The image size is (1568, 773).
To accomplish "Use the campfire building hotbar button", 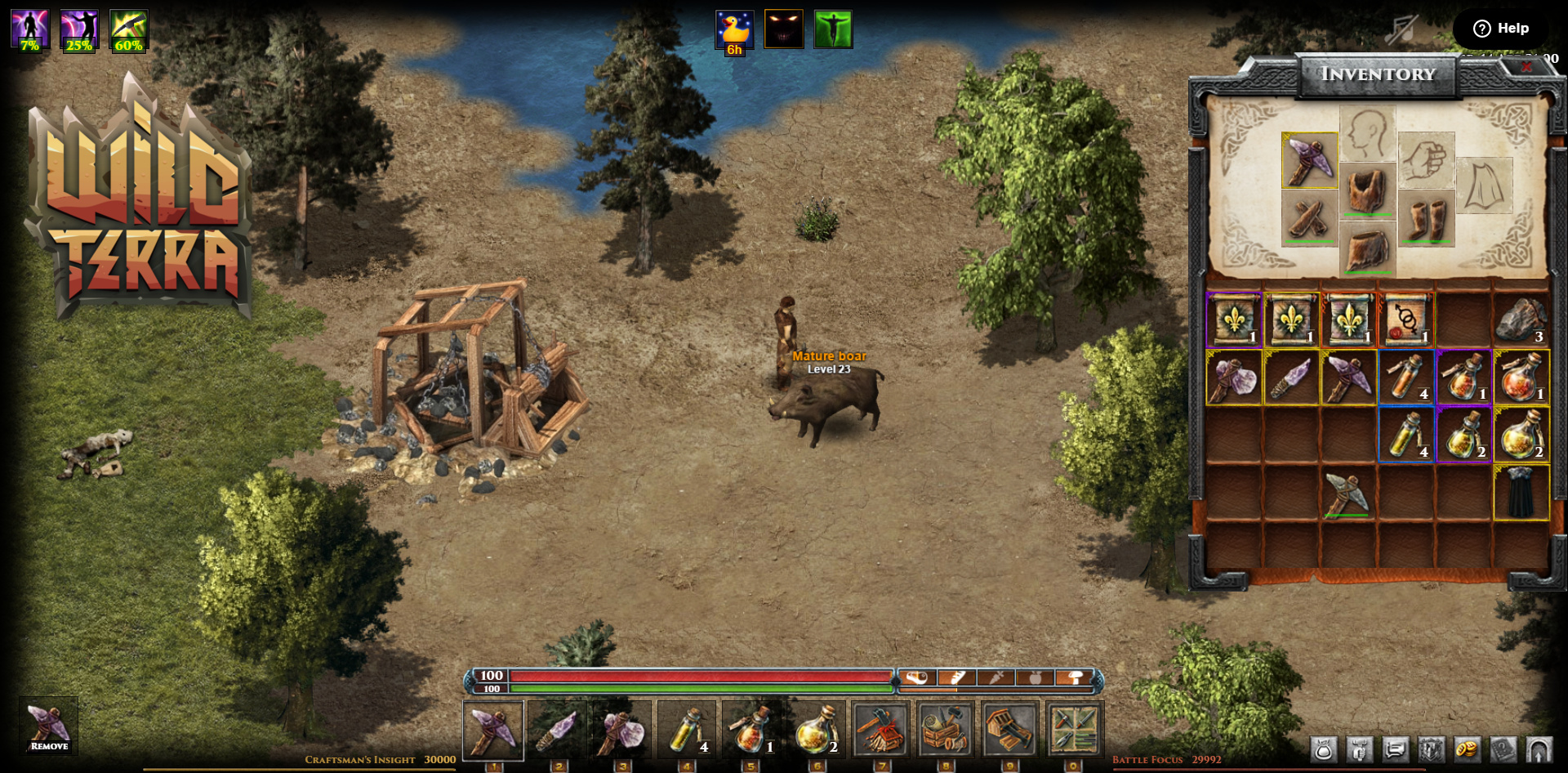I will [880, 729].
